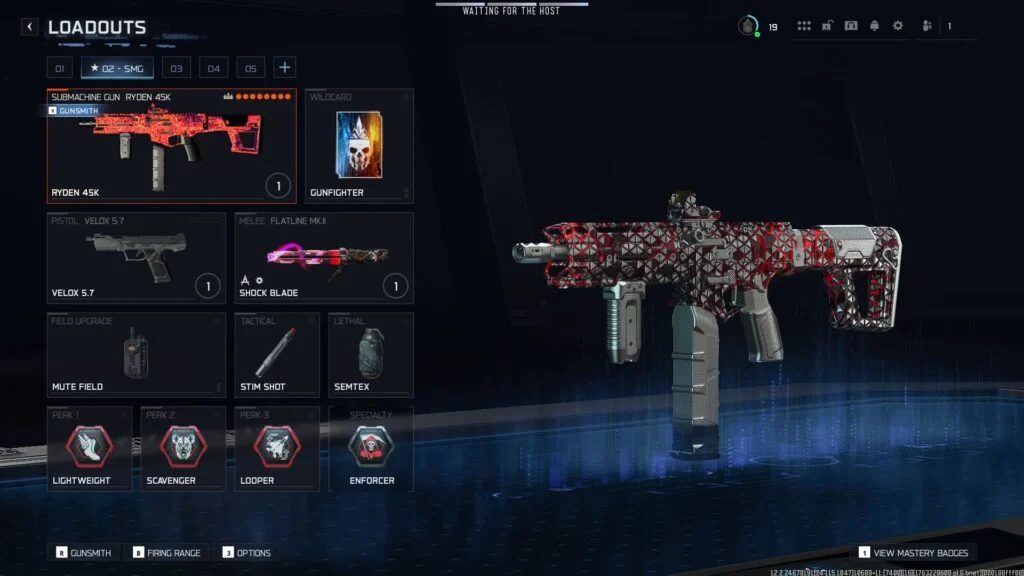Select loadout slot 01
Image resolution: width=1024 pixels, height=576 pixels.
point(59,68)
